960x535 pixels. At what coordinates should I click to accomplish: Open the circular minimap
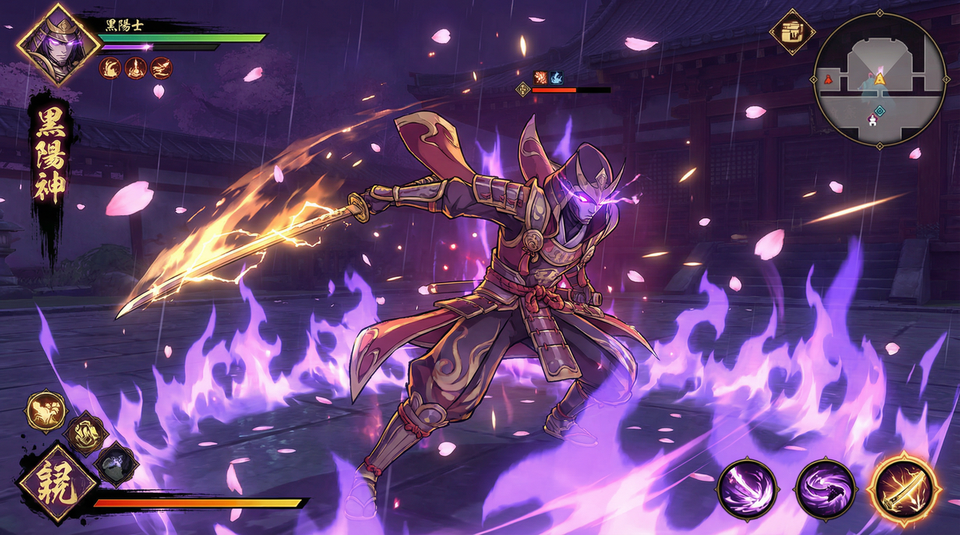point(879,80)
